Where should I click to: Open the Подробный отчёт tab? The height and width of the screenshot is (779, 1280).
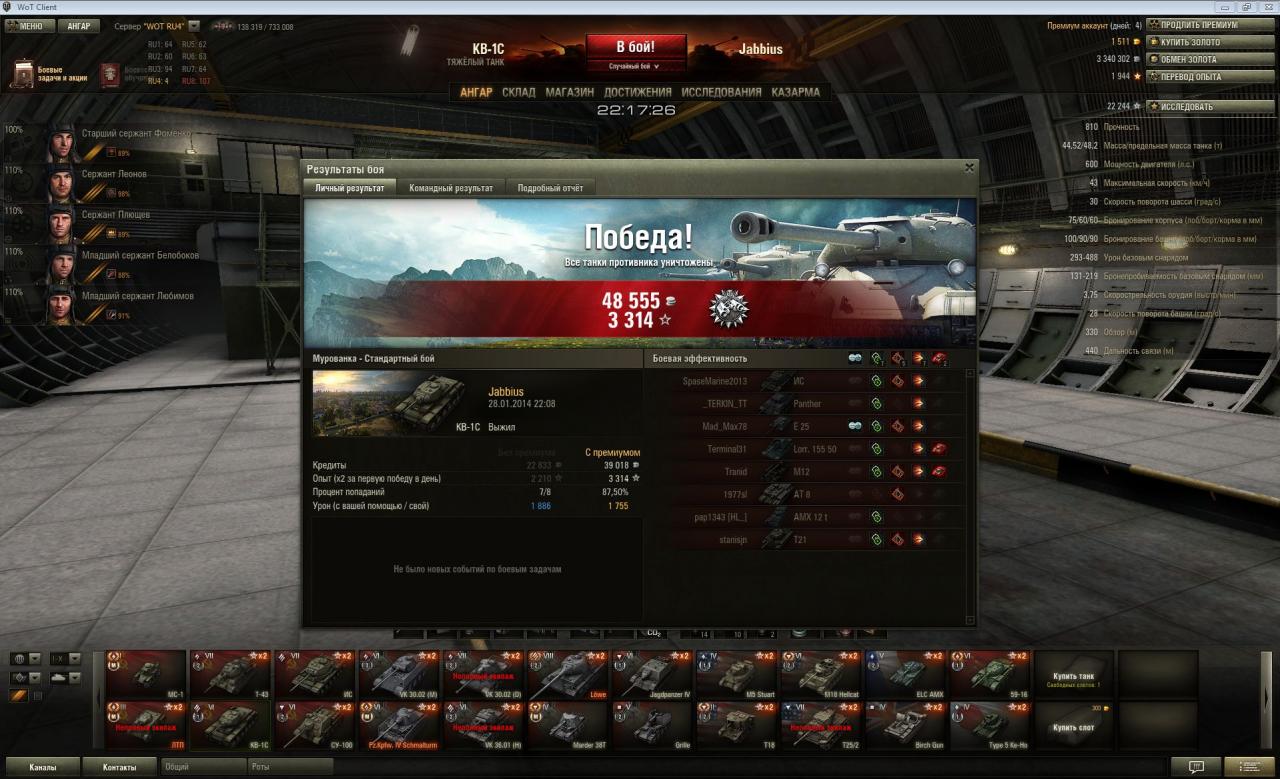coord(550,188)
